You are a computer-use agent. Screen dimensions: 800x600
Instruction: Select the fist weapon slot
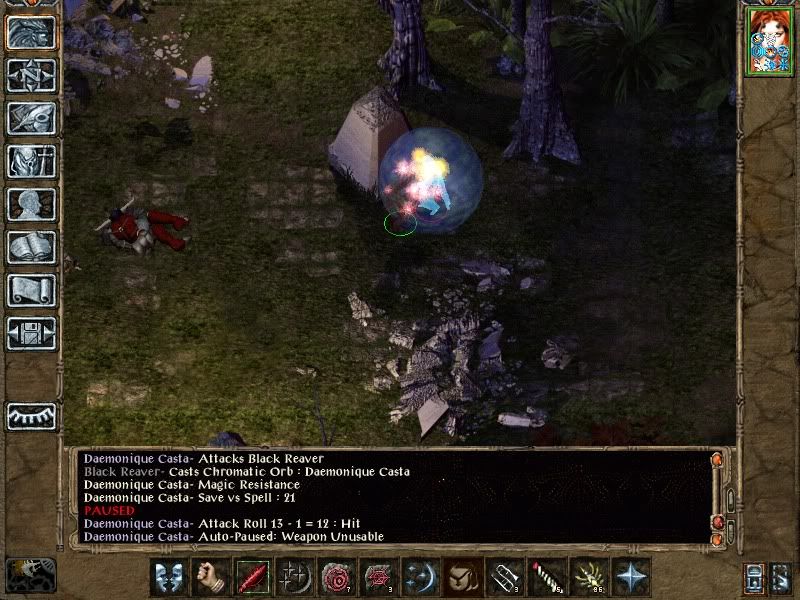210,578
